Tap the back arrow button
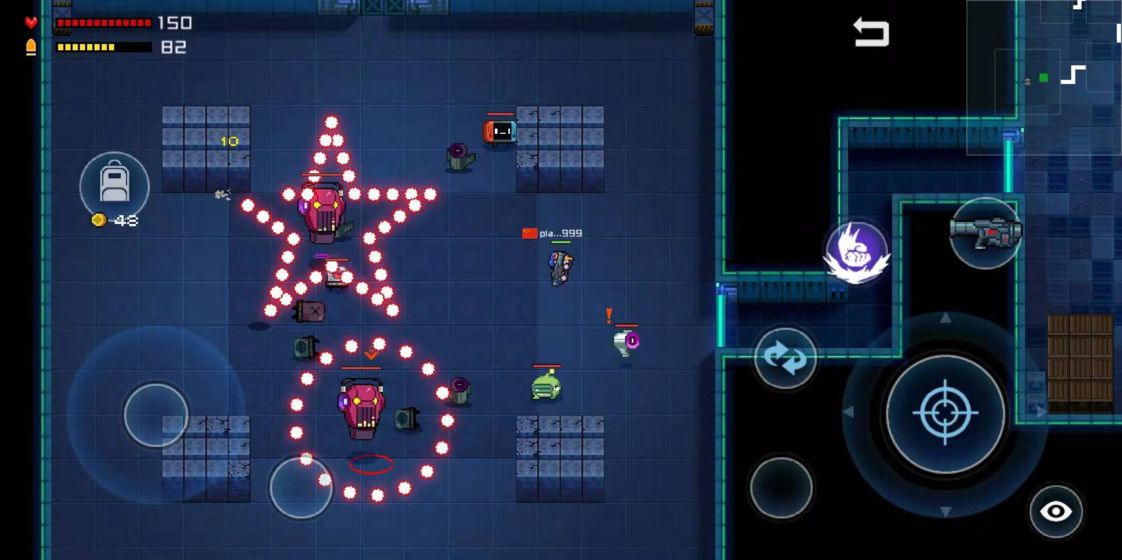1122x560 pixels. click(870, 33)
